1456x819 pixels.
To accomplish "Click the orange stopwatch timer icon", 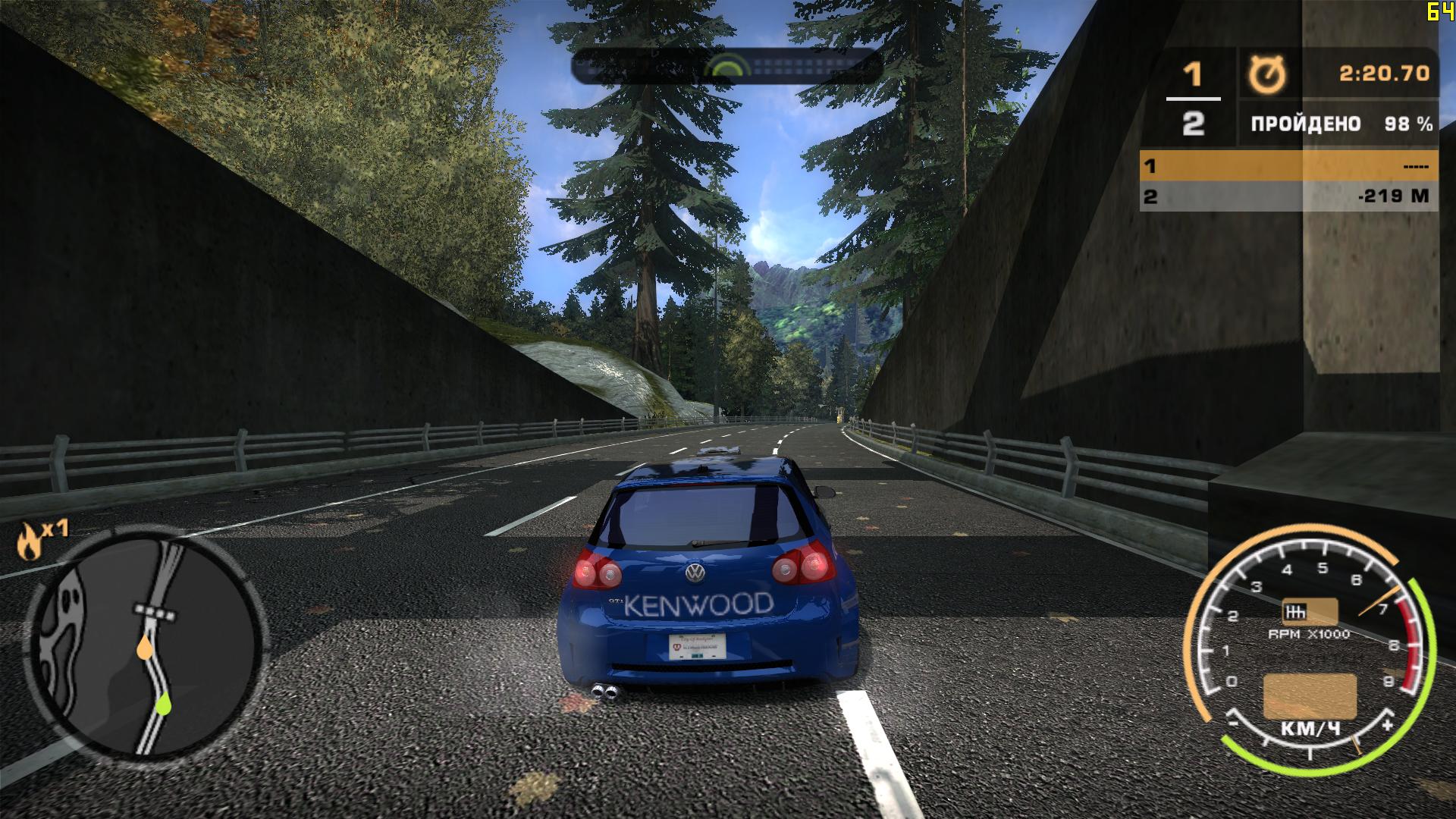I will (x=1267, y=75).
